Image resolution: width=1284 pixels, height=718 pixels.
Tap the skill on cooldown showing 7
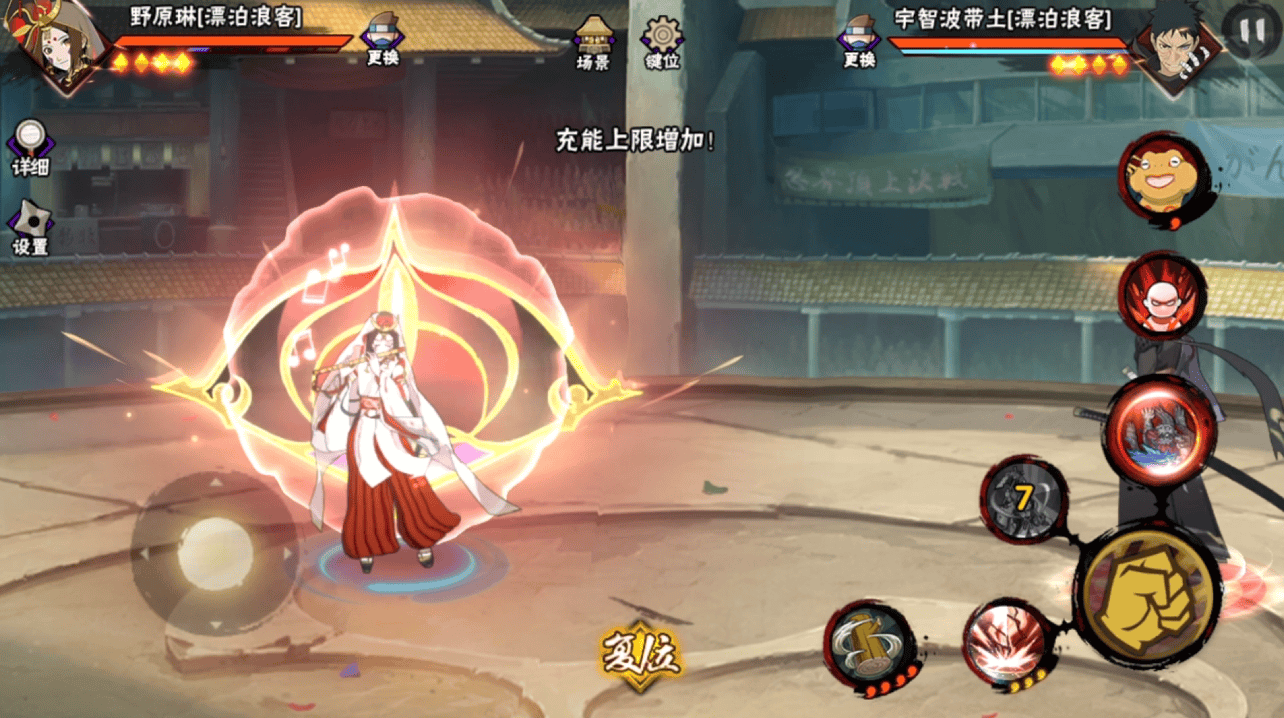(x=1024, y=498)
